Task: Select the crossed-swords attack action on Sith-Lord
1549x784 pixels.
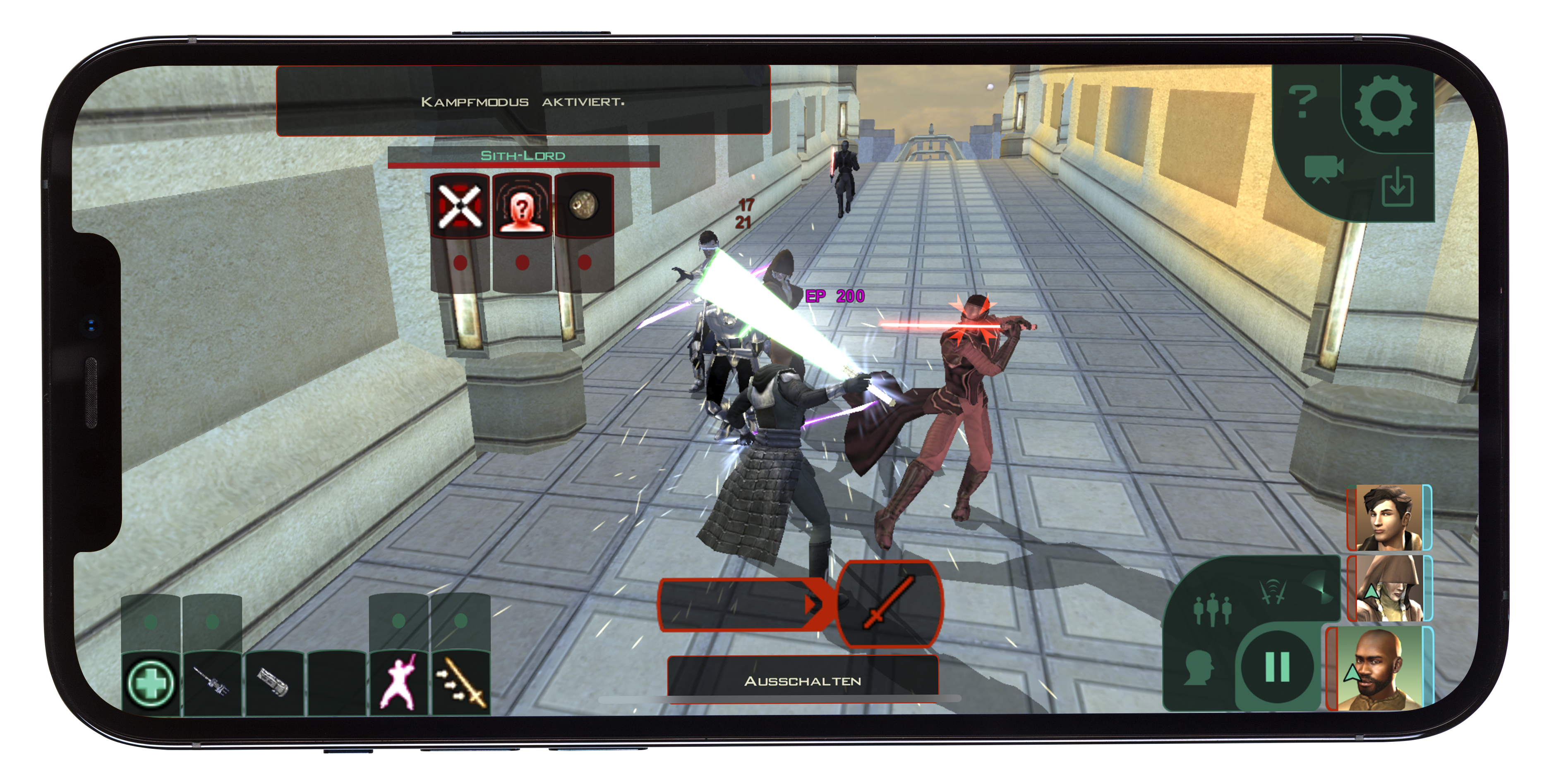Action: tap(460, 207)
